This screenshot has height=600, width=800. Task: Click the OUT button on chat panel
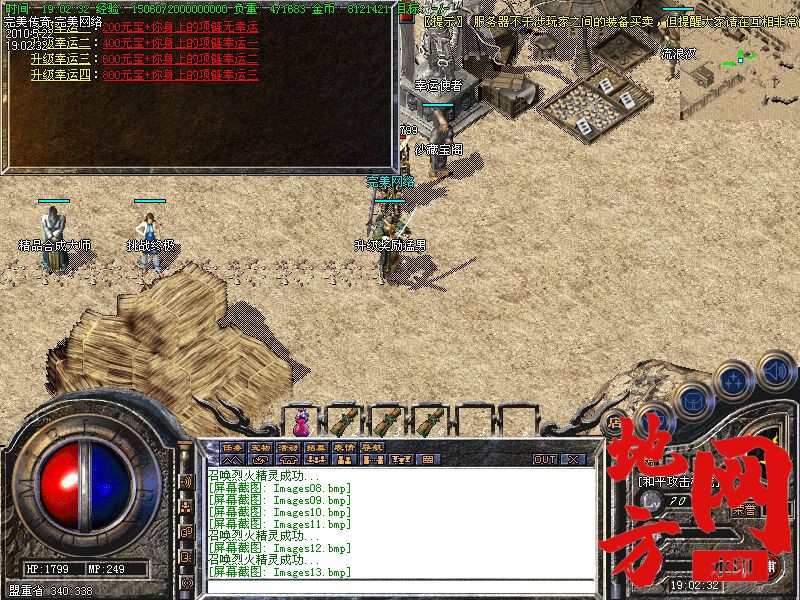(x=545, y=459)
